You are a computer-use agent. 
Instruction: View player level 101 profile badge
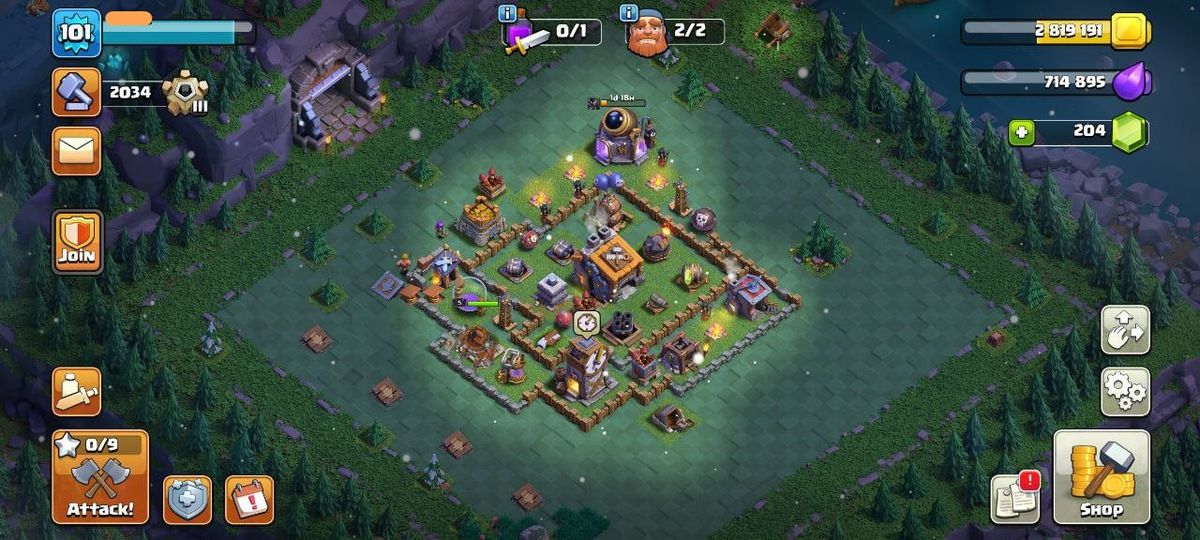[76, 32]
